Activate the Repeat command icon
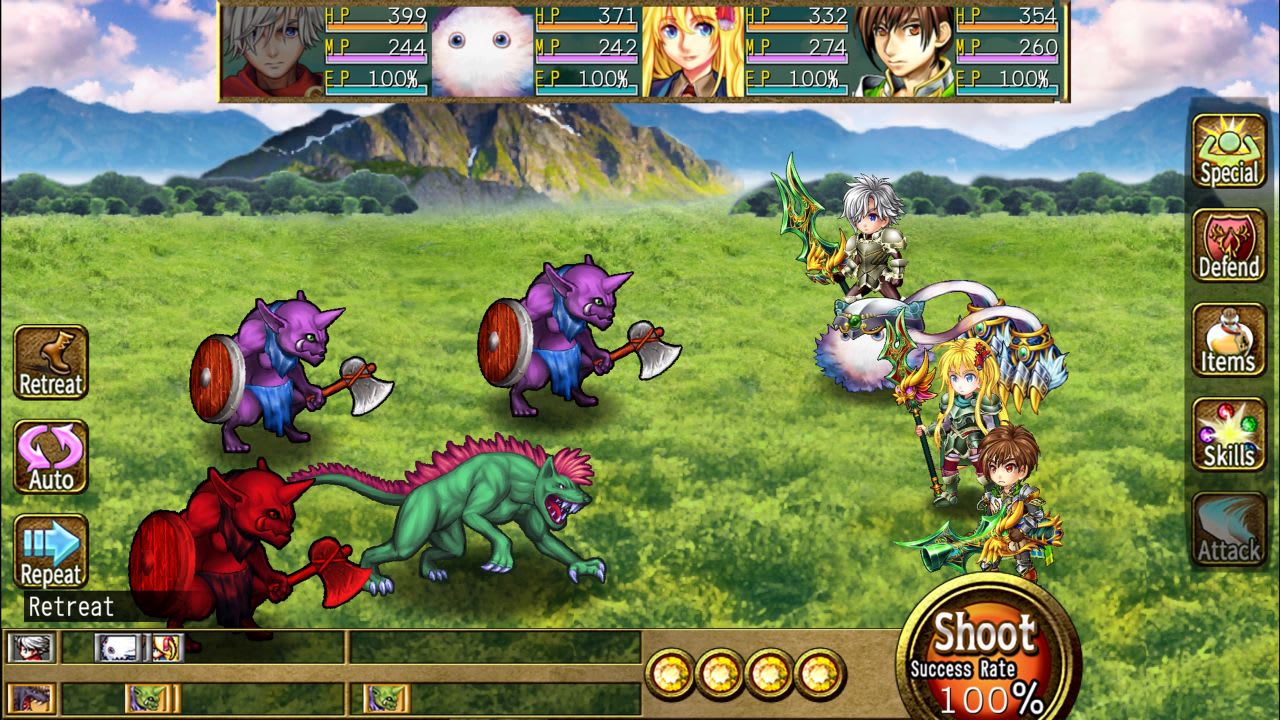This screenshot has width=1280, height=720. coord(50,551)
